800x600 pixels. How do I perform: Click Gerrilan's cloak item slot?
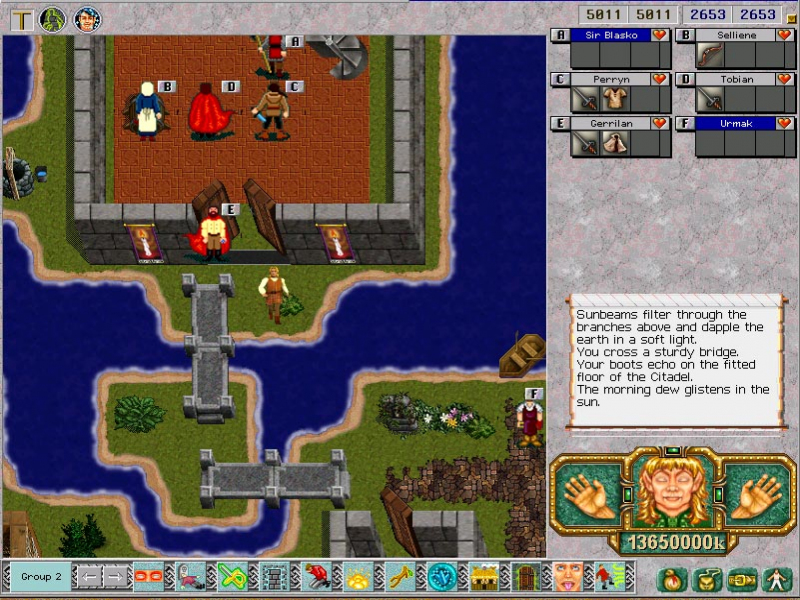(614, 143)
